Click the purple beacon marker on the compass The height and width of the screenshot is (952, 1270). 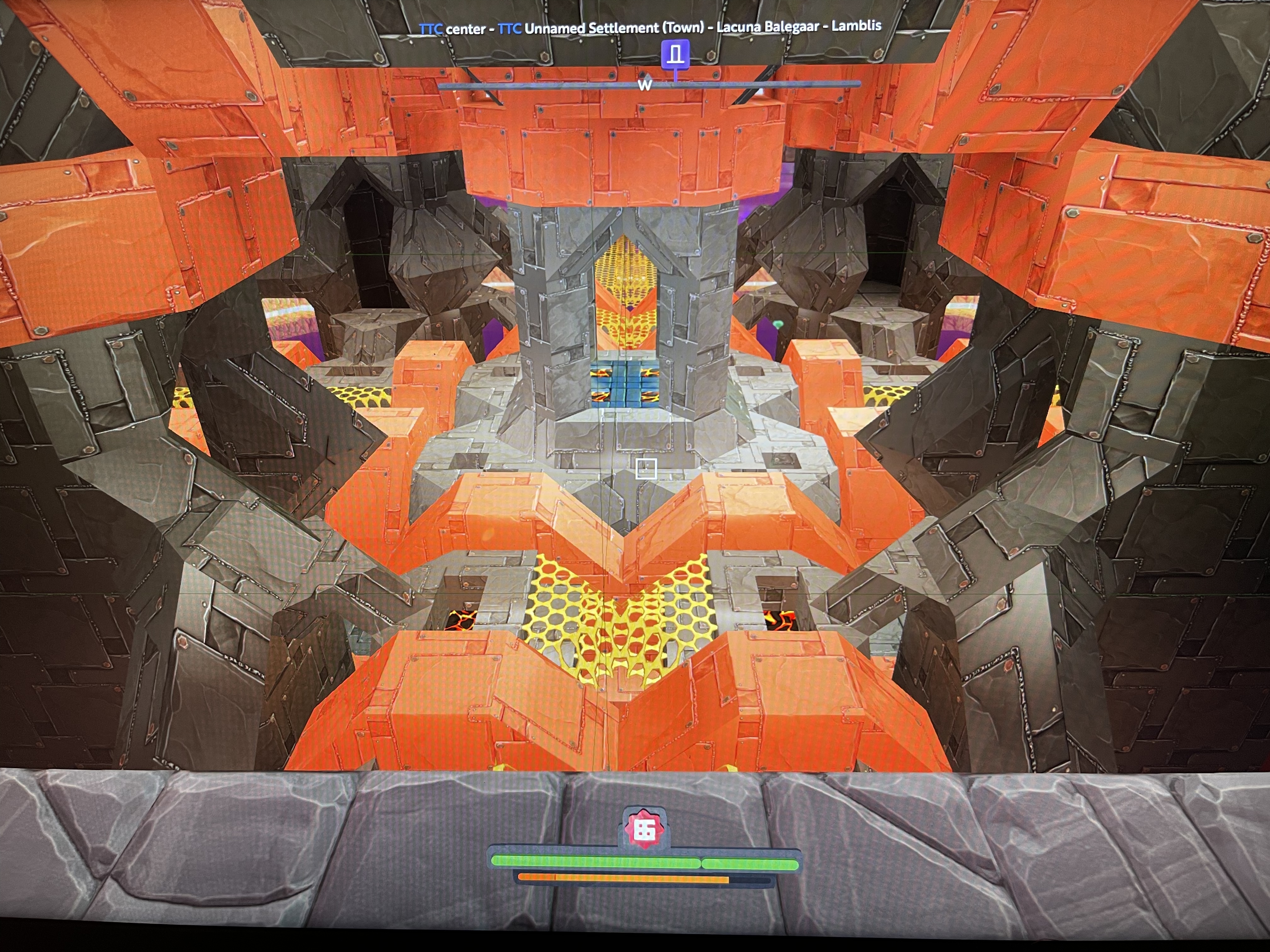click(675, 55)
